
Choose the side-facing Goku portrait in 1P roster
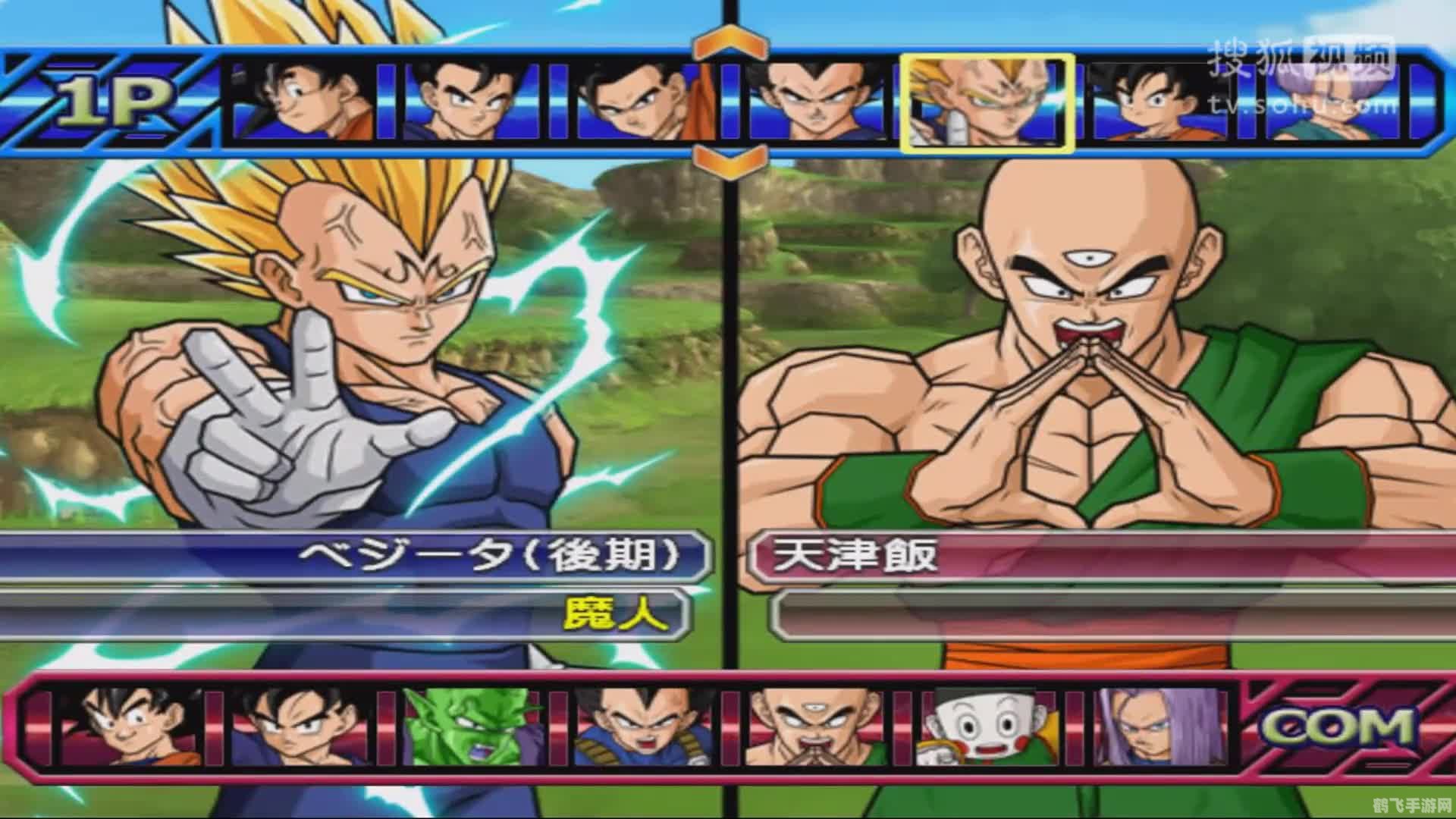(303, 102)
